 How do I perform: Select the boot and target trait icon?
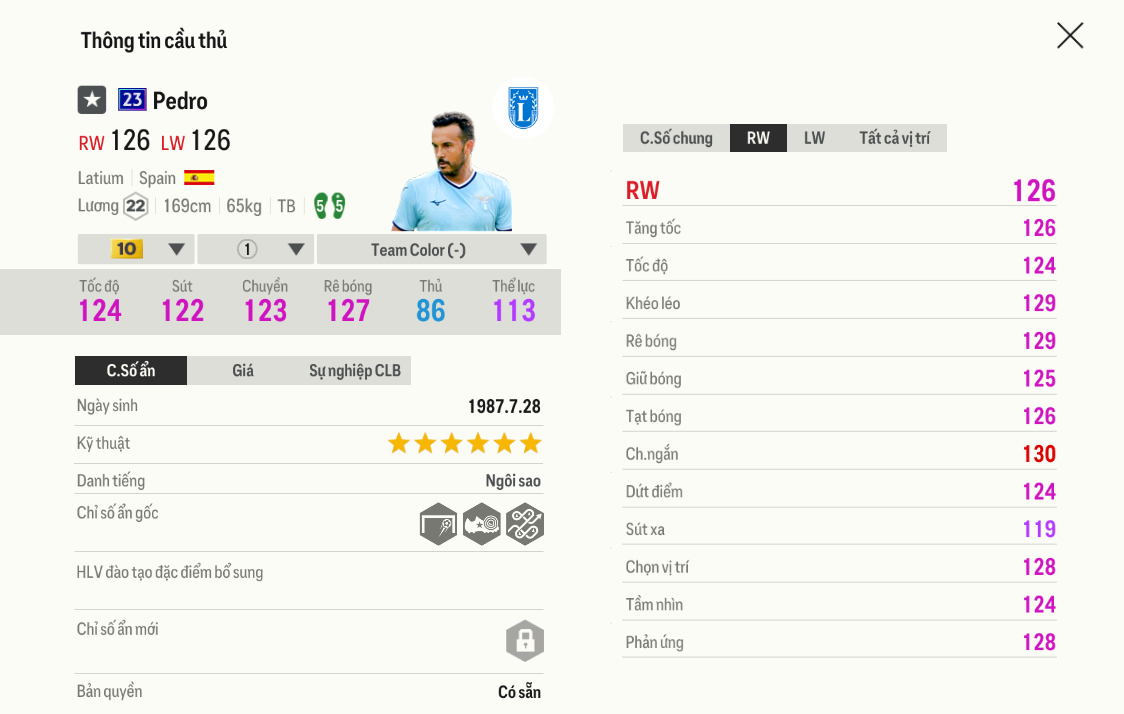tap(482, 524)
